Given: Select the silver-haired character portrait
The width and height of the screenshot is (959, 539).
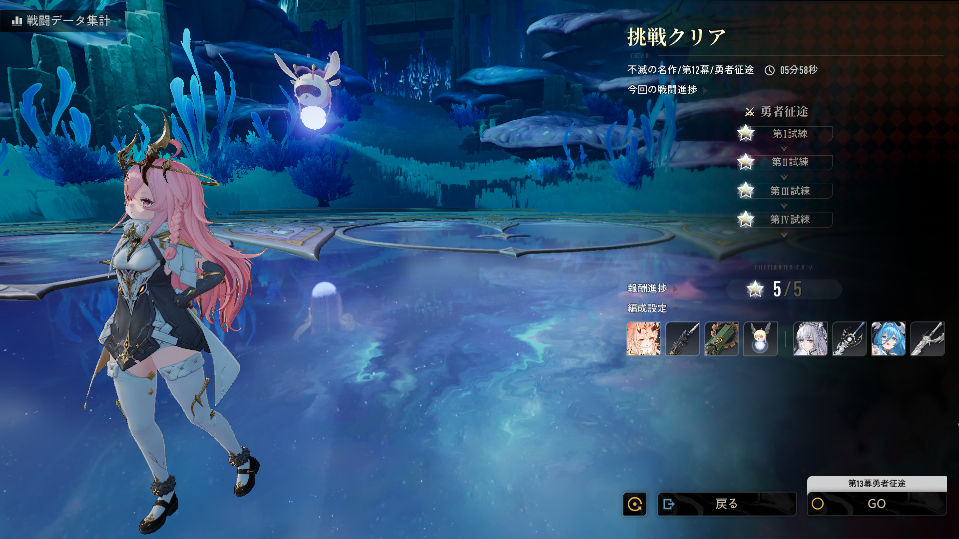Looking at the screenshot, I should click(x=811, y=339).
